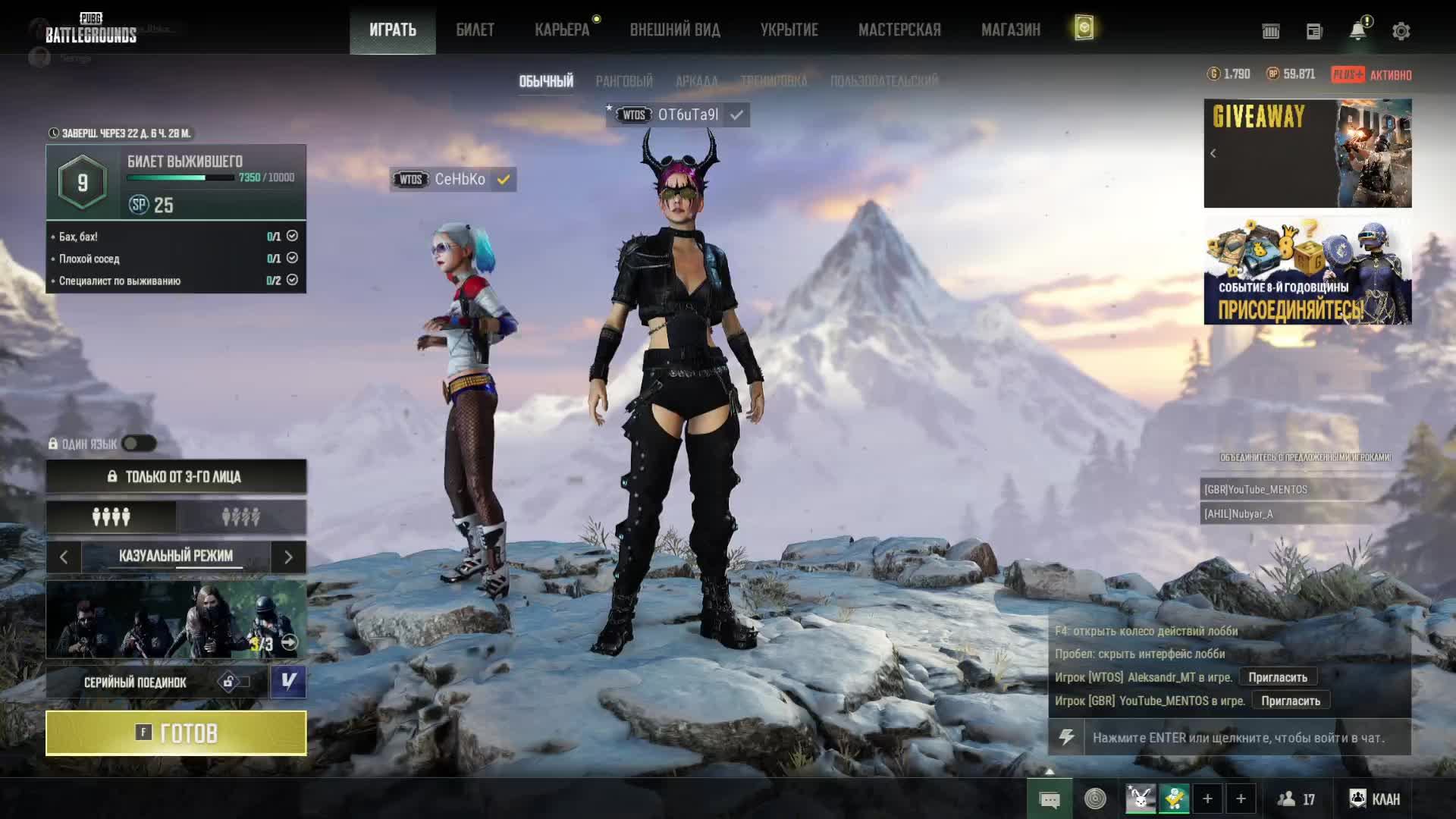Select next game mode with right arrow
Viewport: 1456px width, 819px height.
point(288,557)
